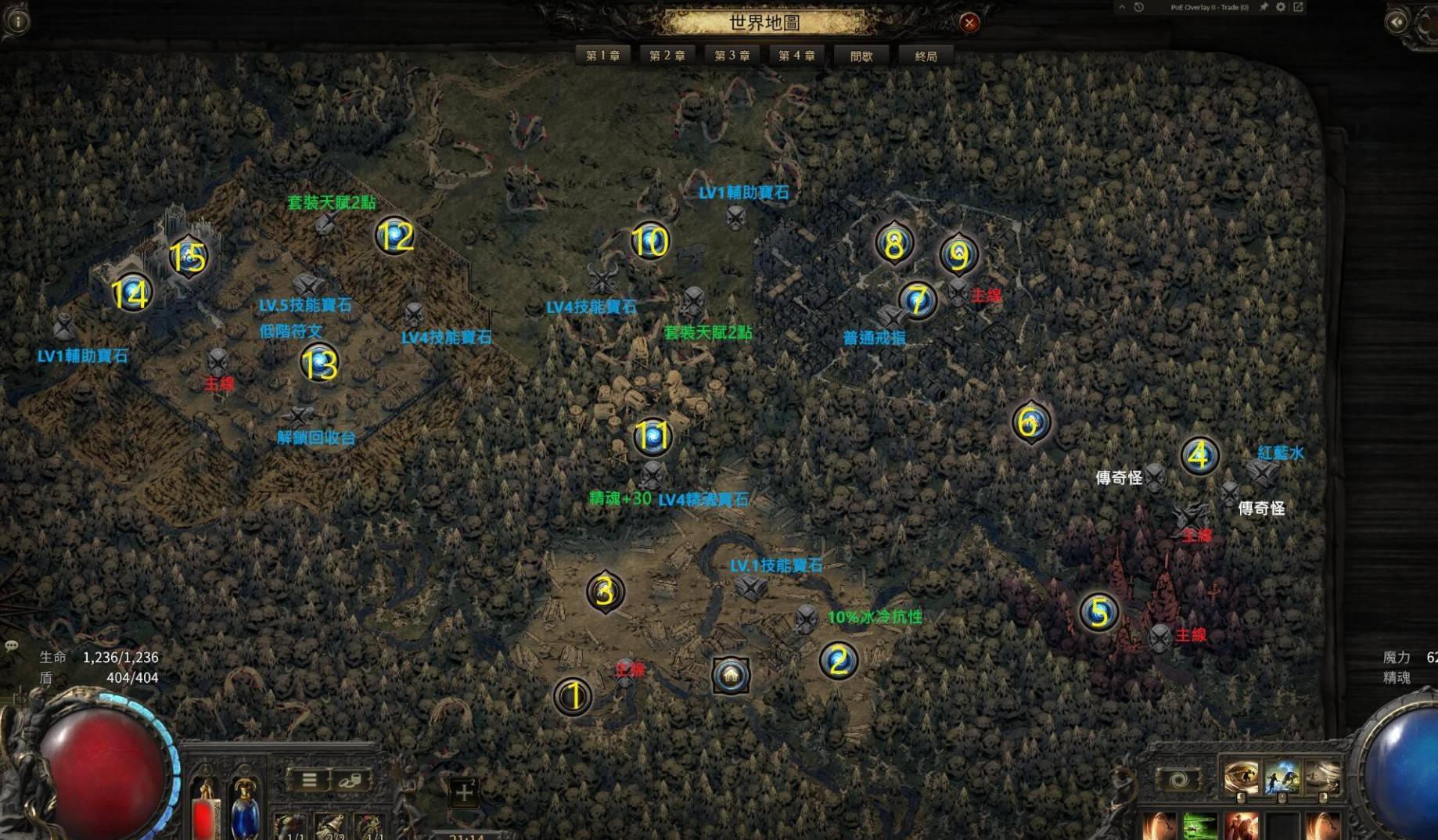Viewport: 1438px width, 840px height.
Task: Select the 第4章 chapter tab
Action: [x=796, y=56]
